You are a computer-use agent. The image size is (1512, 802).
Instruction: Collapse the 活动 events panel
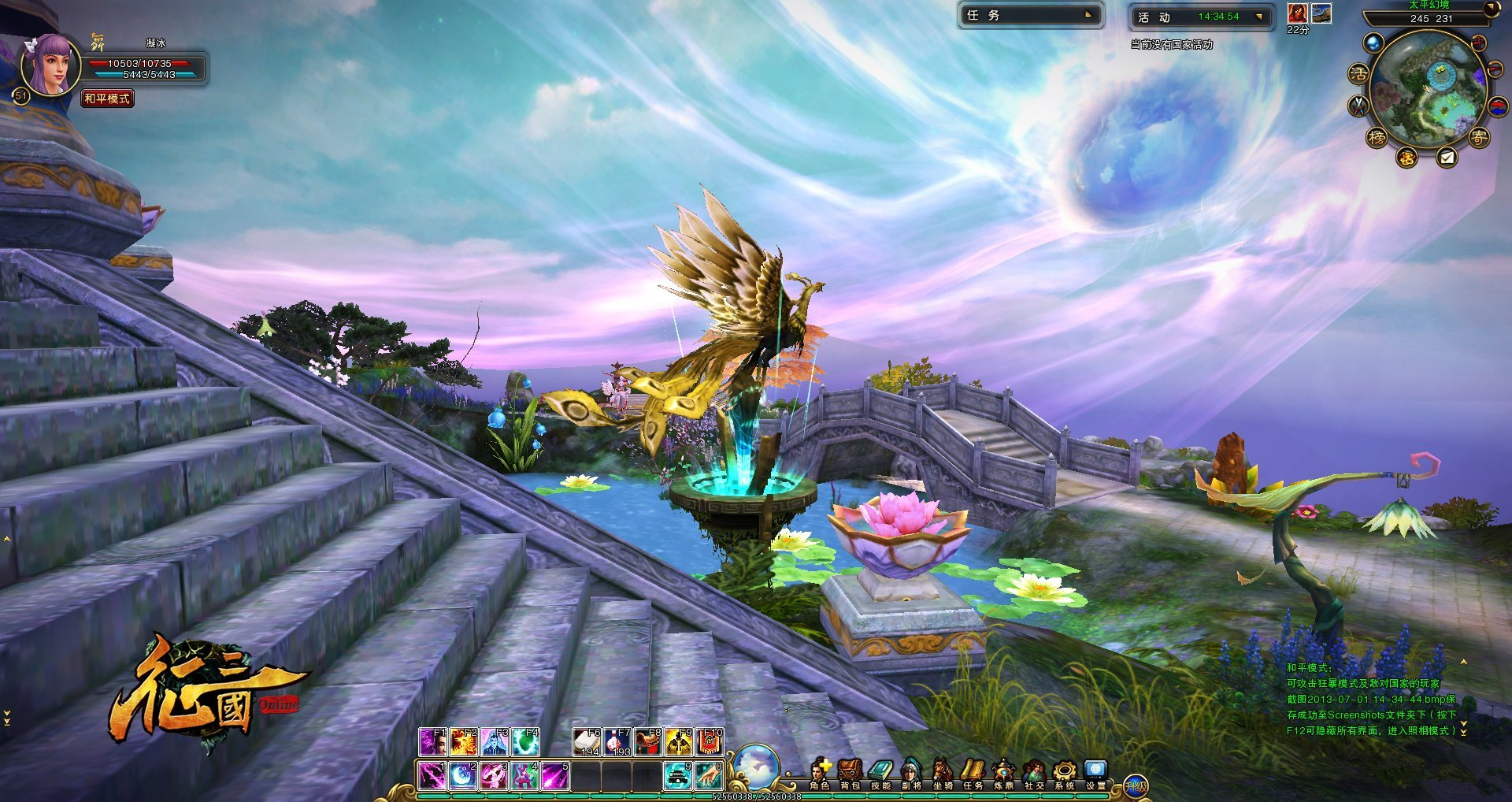click(x=1259, y=17)
